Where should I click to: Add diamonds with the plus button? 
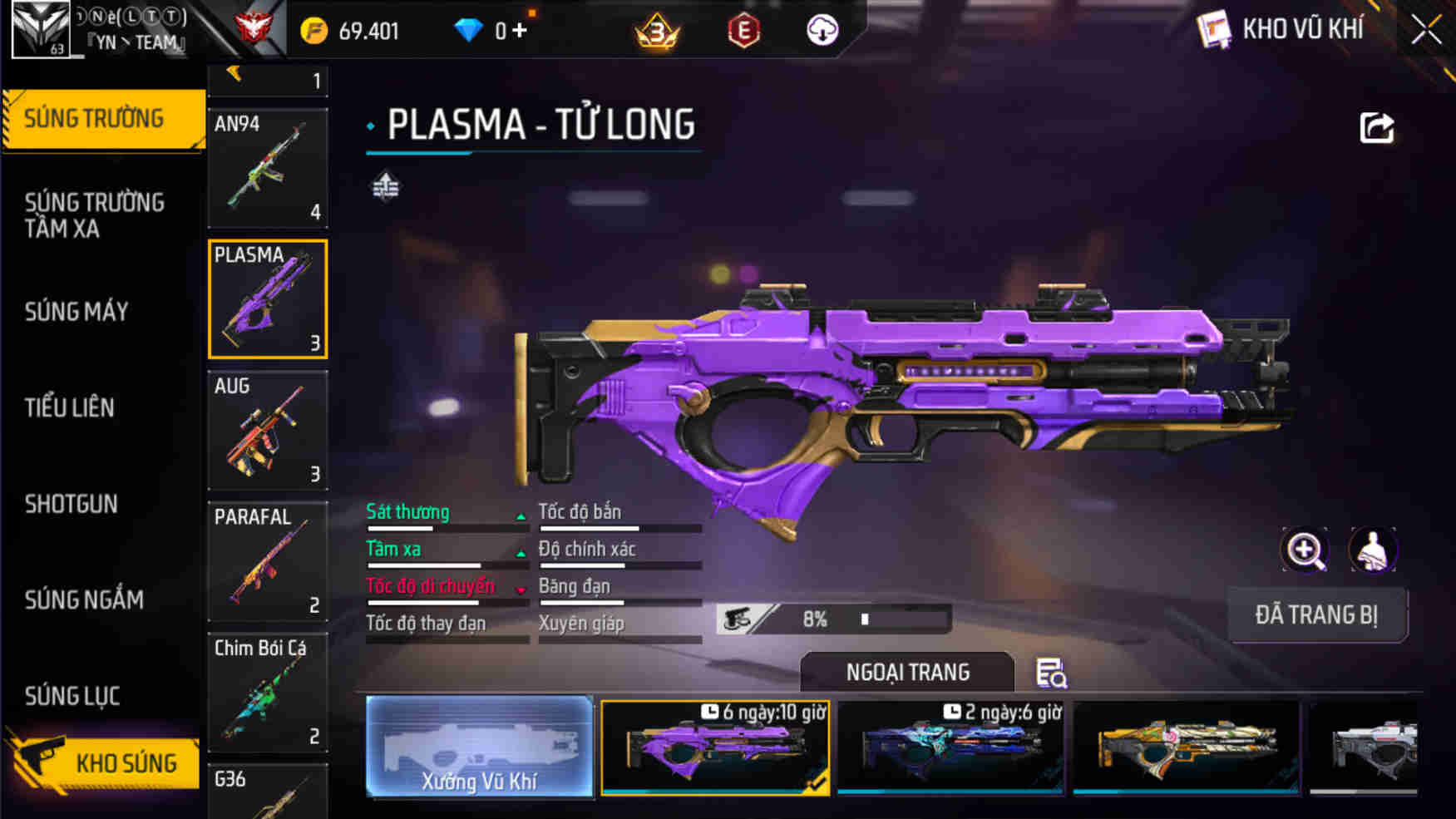[520, 31]
